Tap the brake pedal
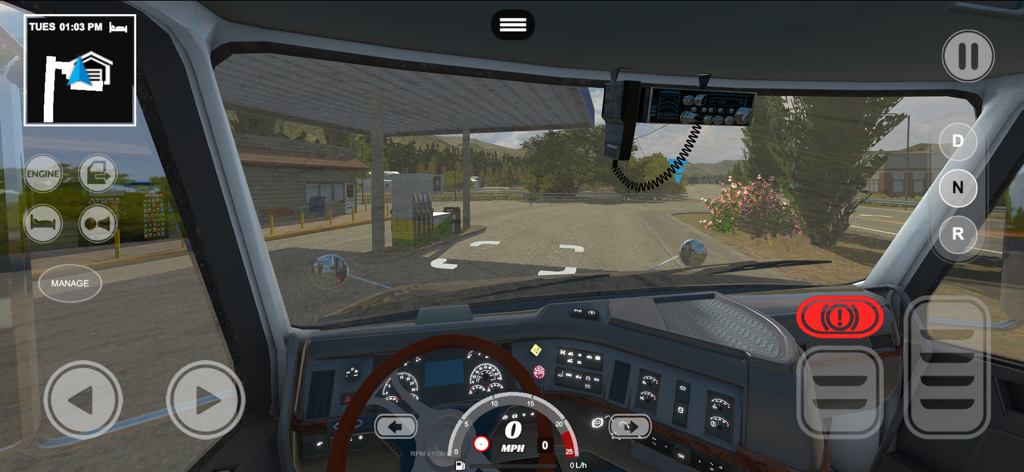 click(x=839, y=392)
